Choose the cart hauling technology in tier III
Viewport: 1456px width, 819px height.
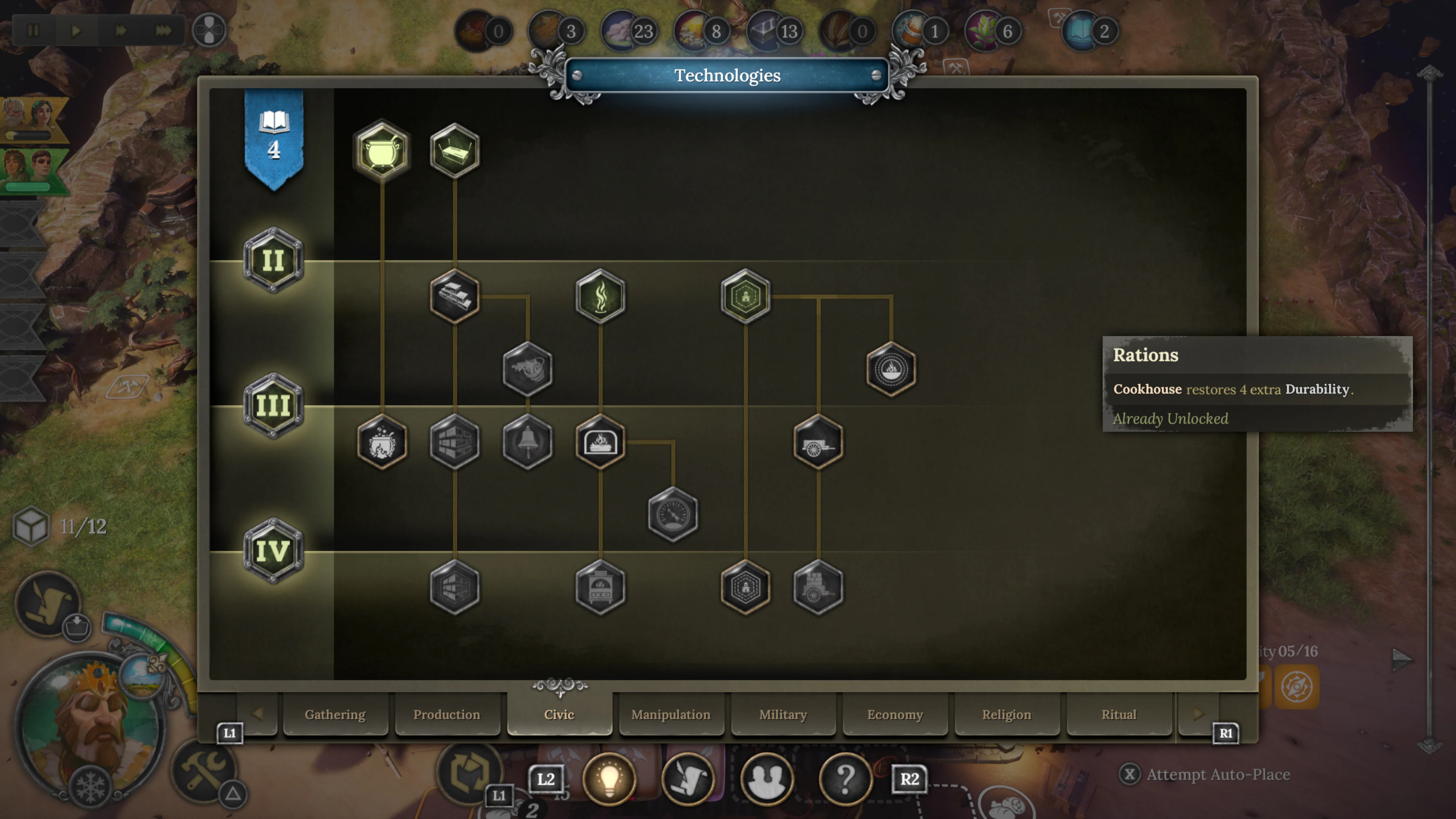(818, 442)
